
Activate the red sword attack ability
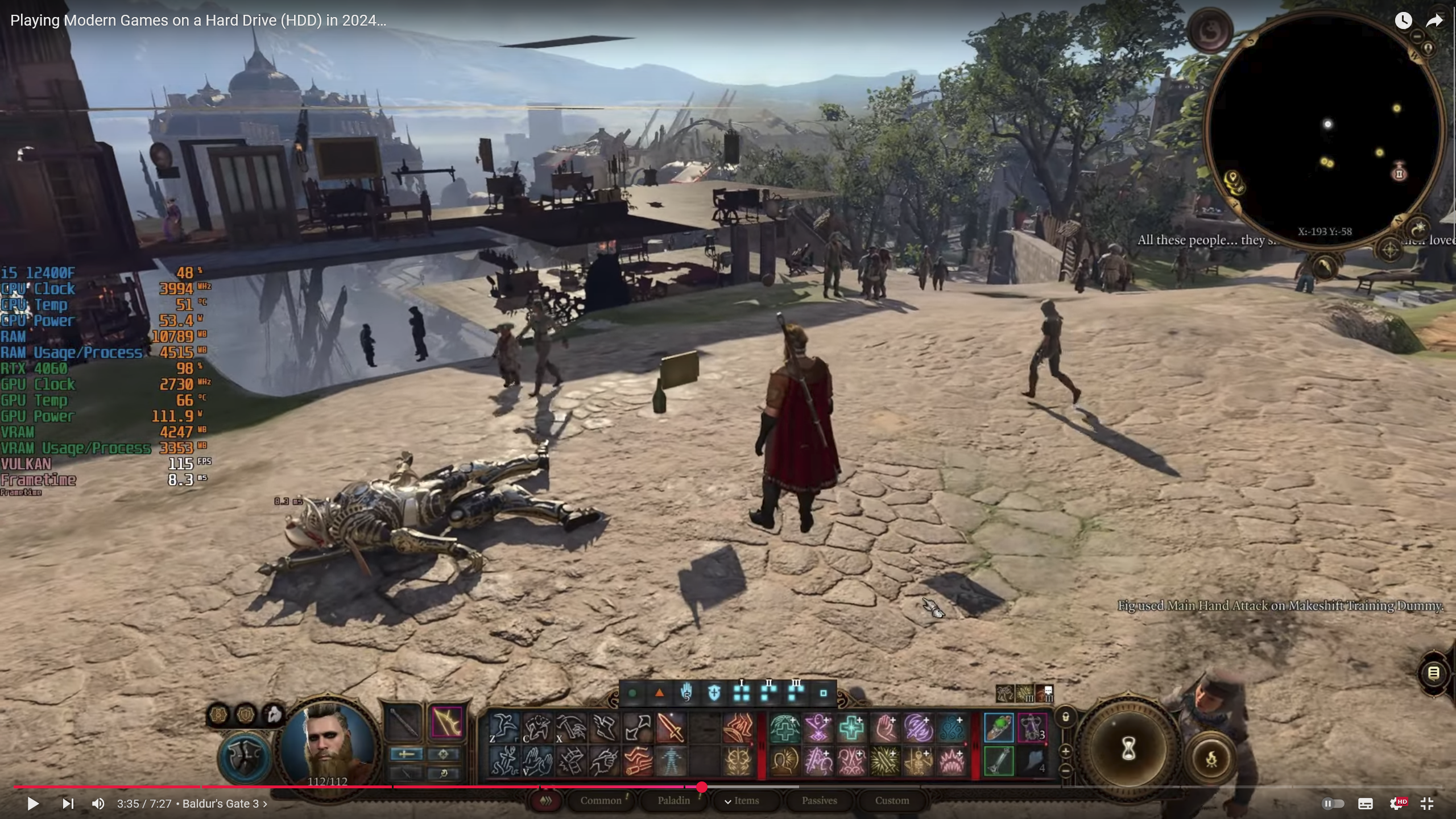(671, 728)
